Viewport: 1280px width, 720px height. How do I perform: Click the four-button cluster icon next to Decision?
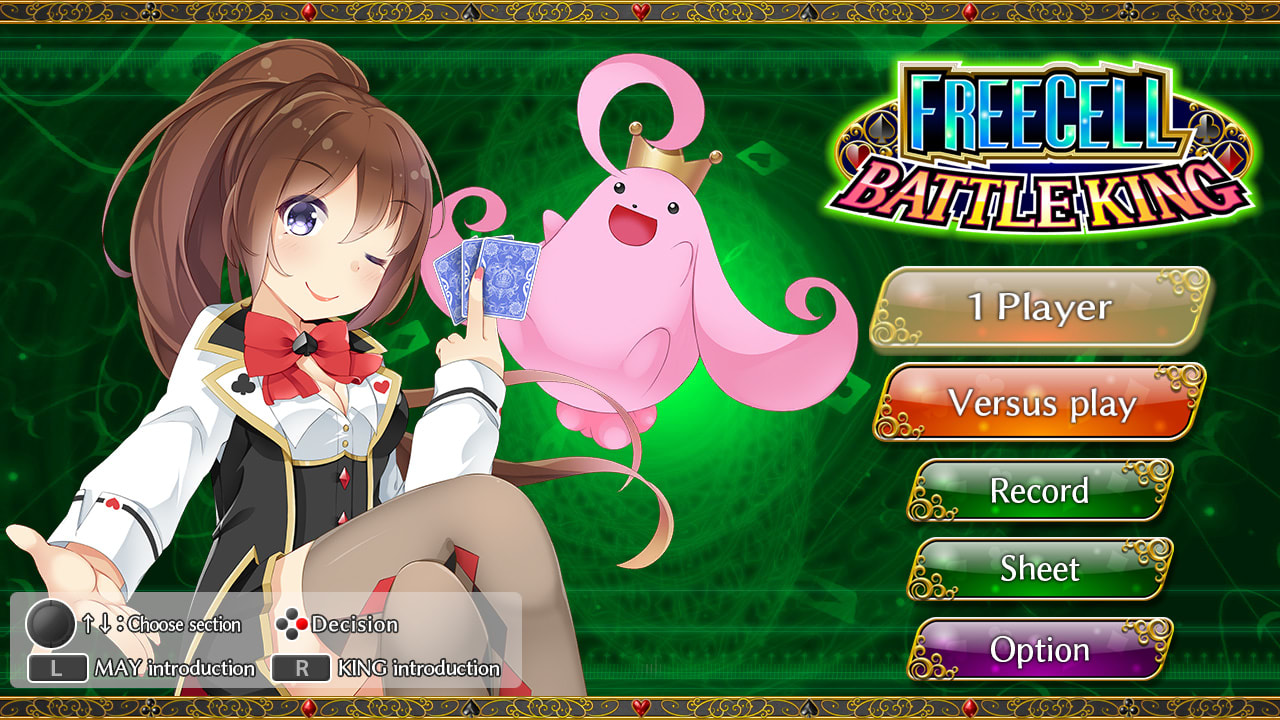tap(292, 625)
